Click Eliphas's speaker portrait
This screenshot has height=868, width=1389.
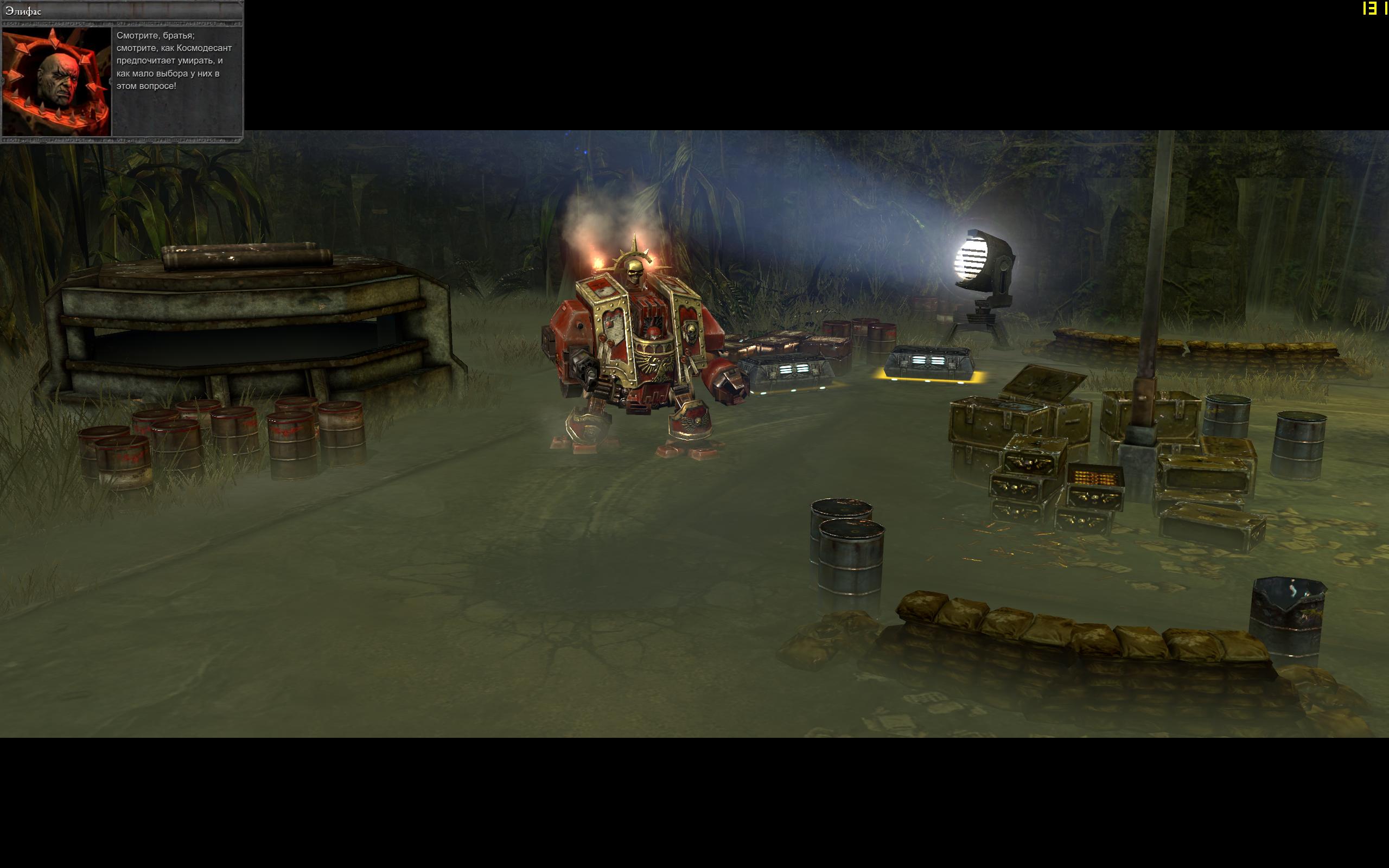coord(56,81)
